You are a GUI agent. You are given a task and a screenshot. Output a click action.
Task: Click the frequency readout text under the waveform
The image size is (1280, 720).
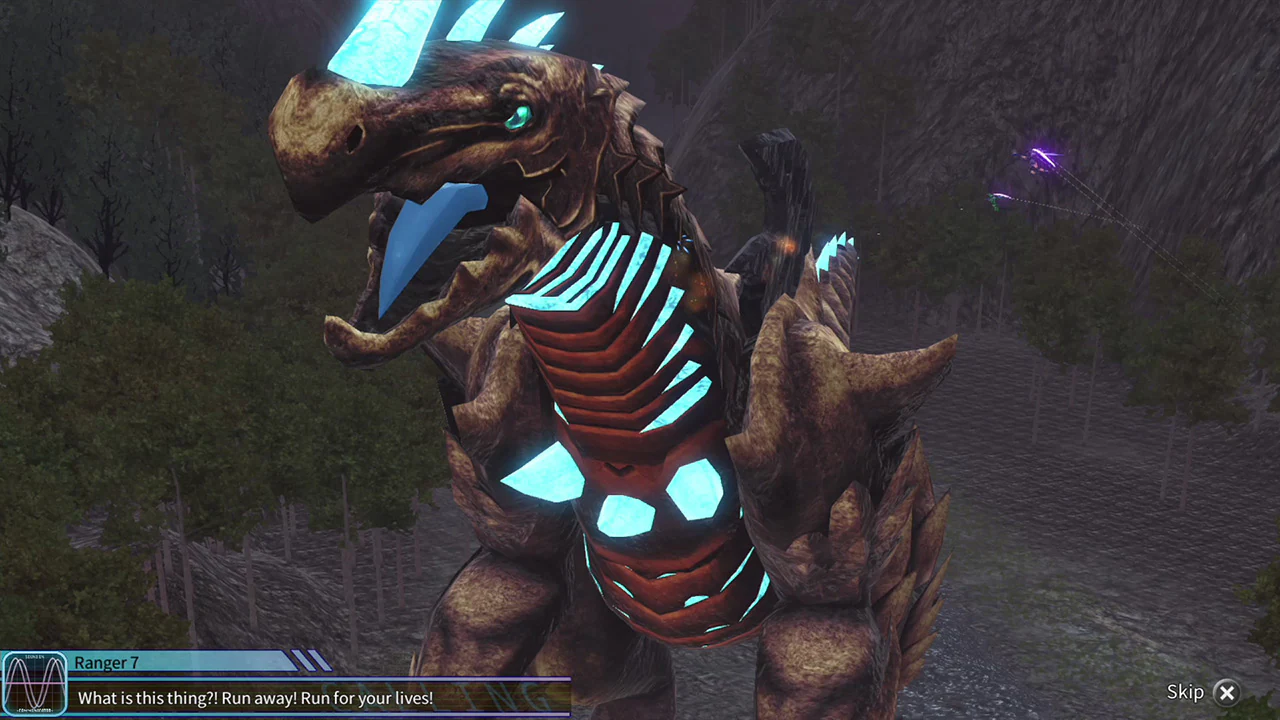[33, 710]
